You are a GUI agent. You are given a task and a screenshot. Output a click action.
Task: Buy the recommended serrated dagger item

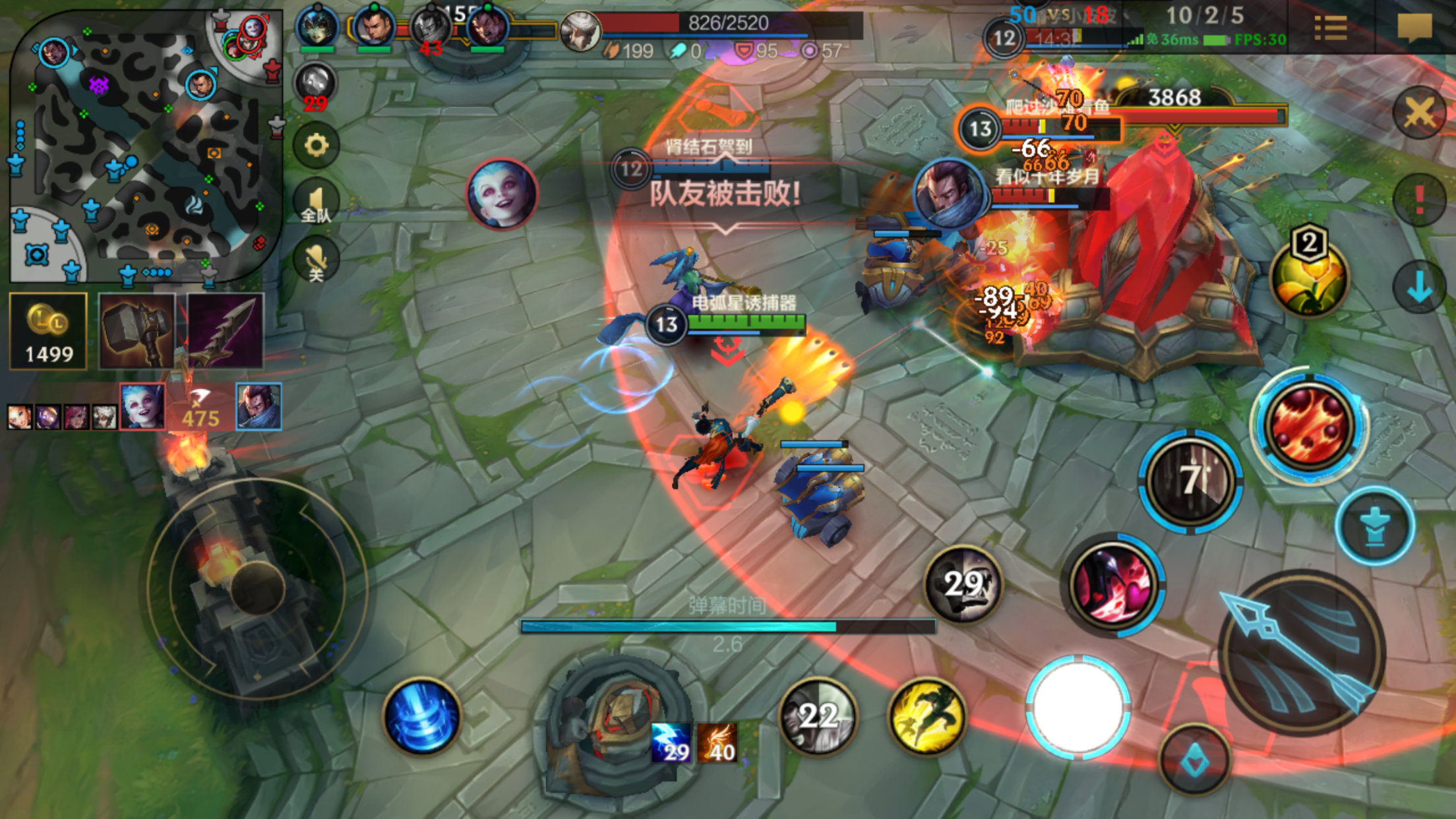pos(226,331)
